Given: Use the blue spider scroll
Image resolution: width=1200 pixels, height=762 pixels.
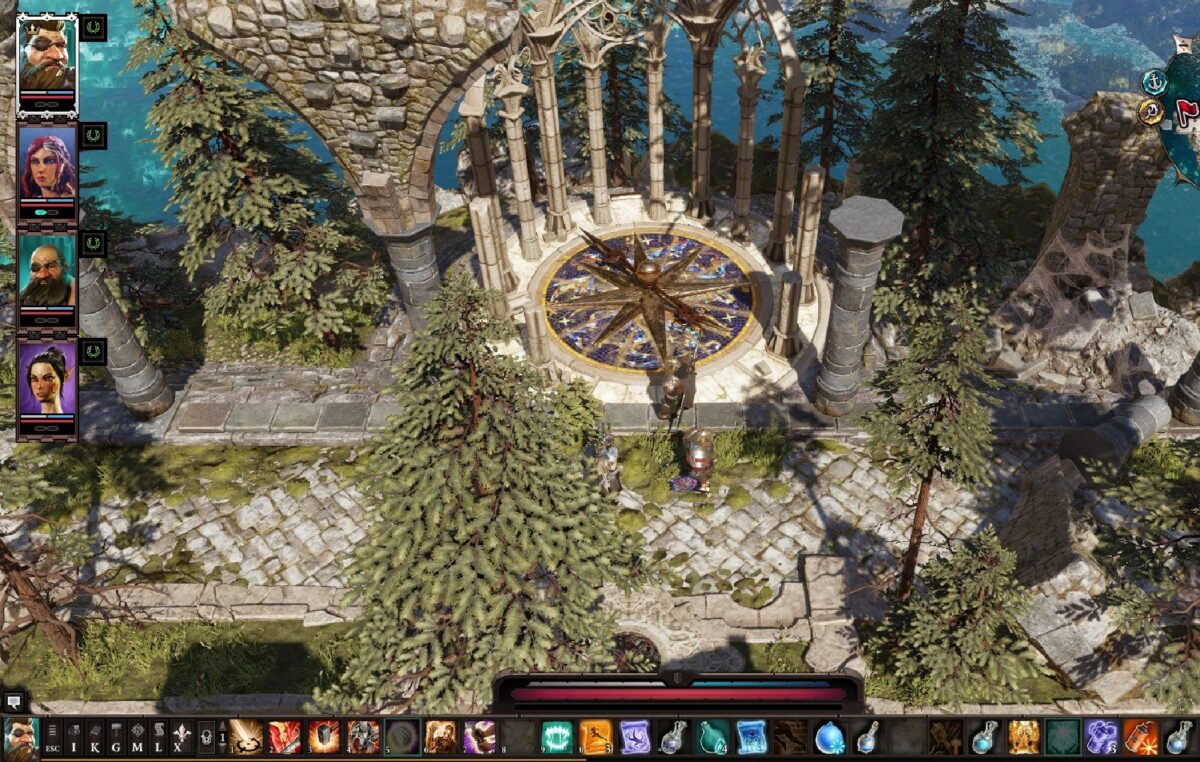Looking at the screenshot, I should [x=751, y=737].
